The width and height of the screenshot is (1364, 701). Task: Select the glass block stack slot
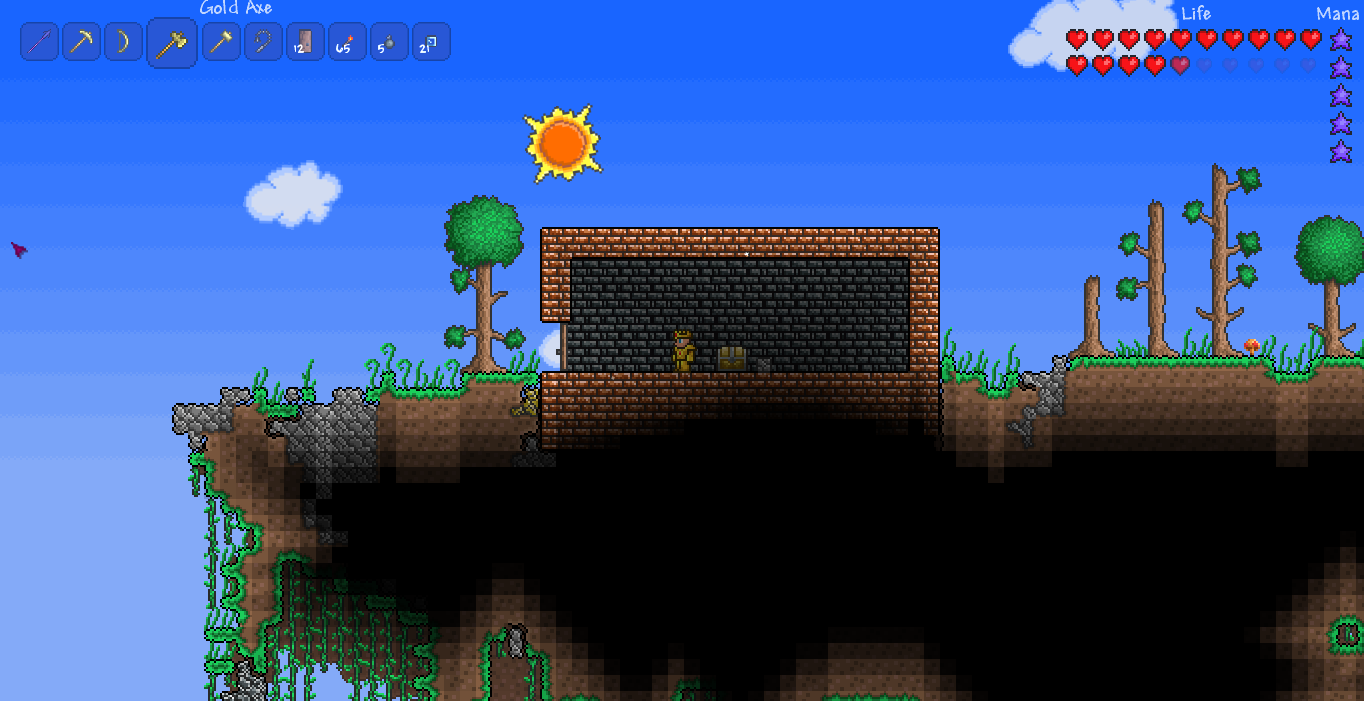coord(431,42)
